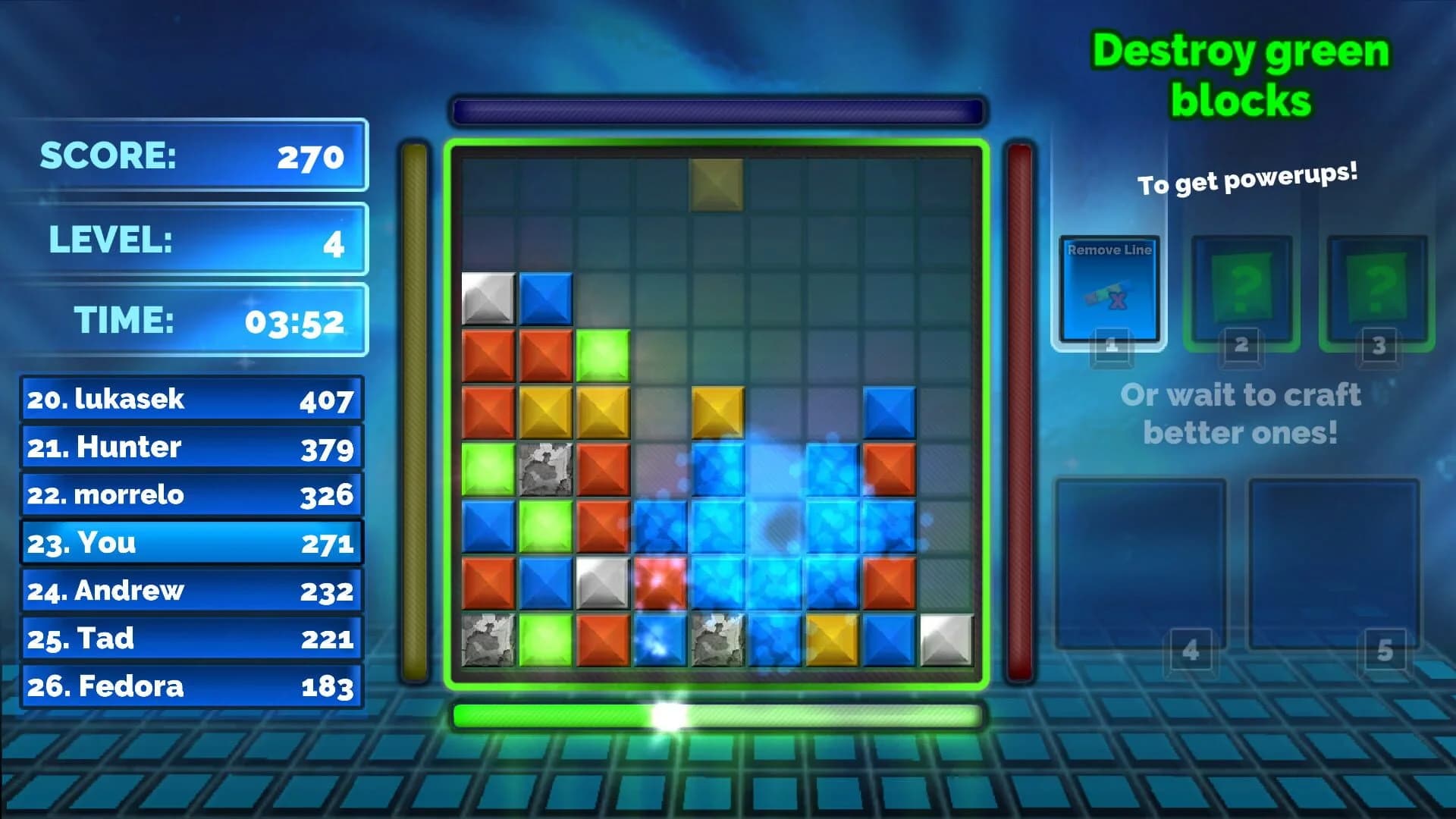
Task: Click the SCORE panel
Action: tap(193, 155)
